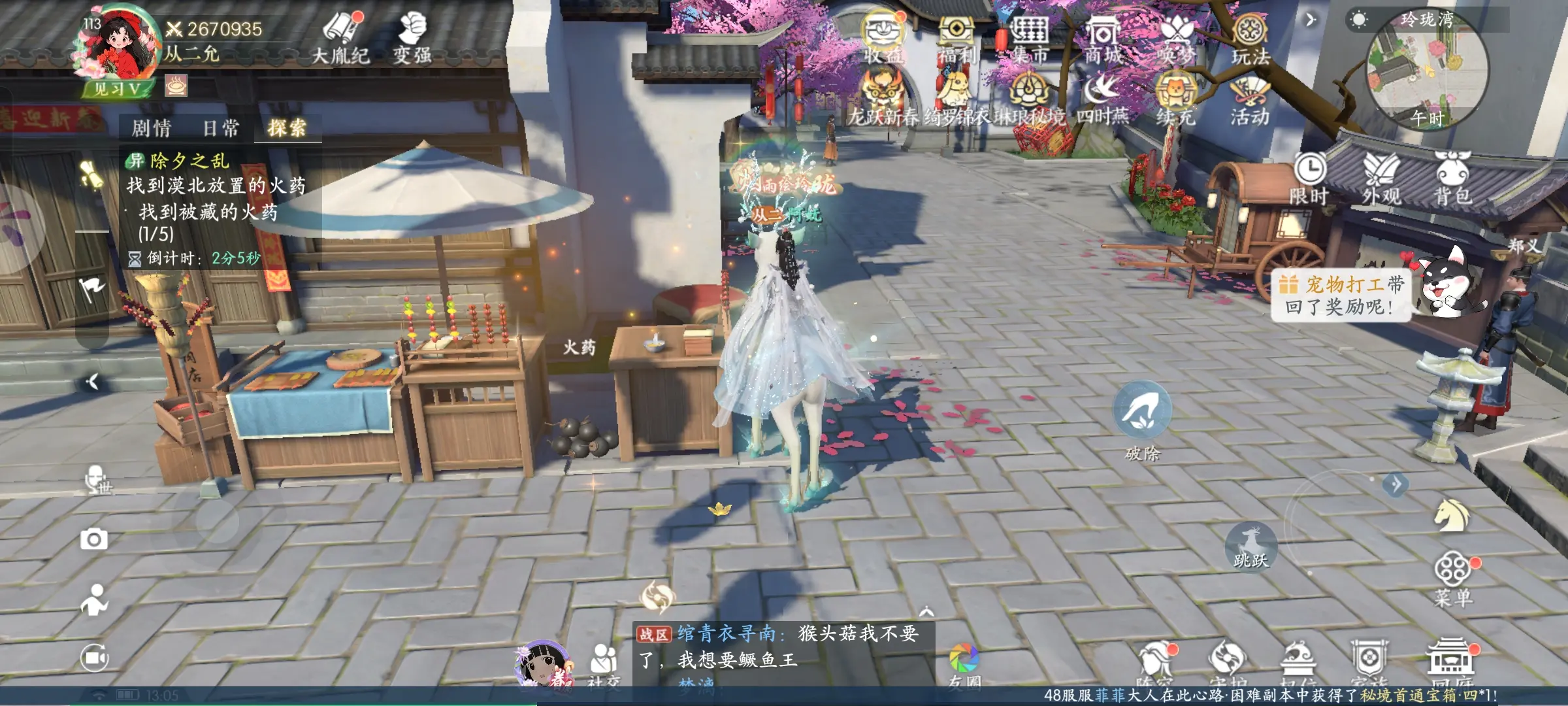Tap the 破除 action button
The width and height of the screenshot is (1568, 706).
[x=1142, y=412]
